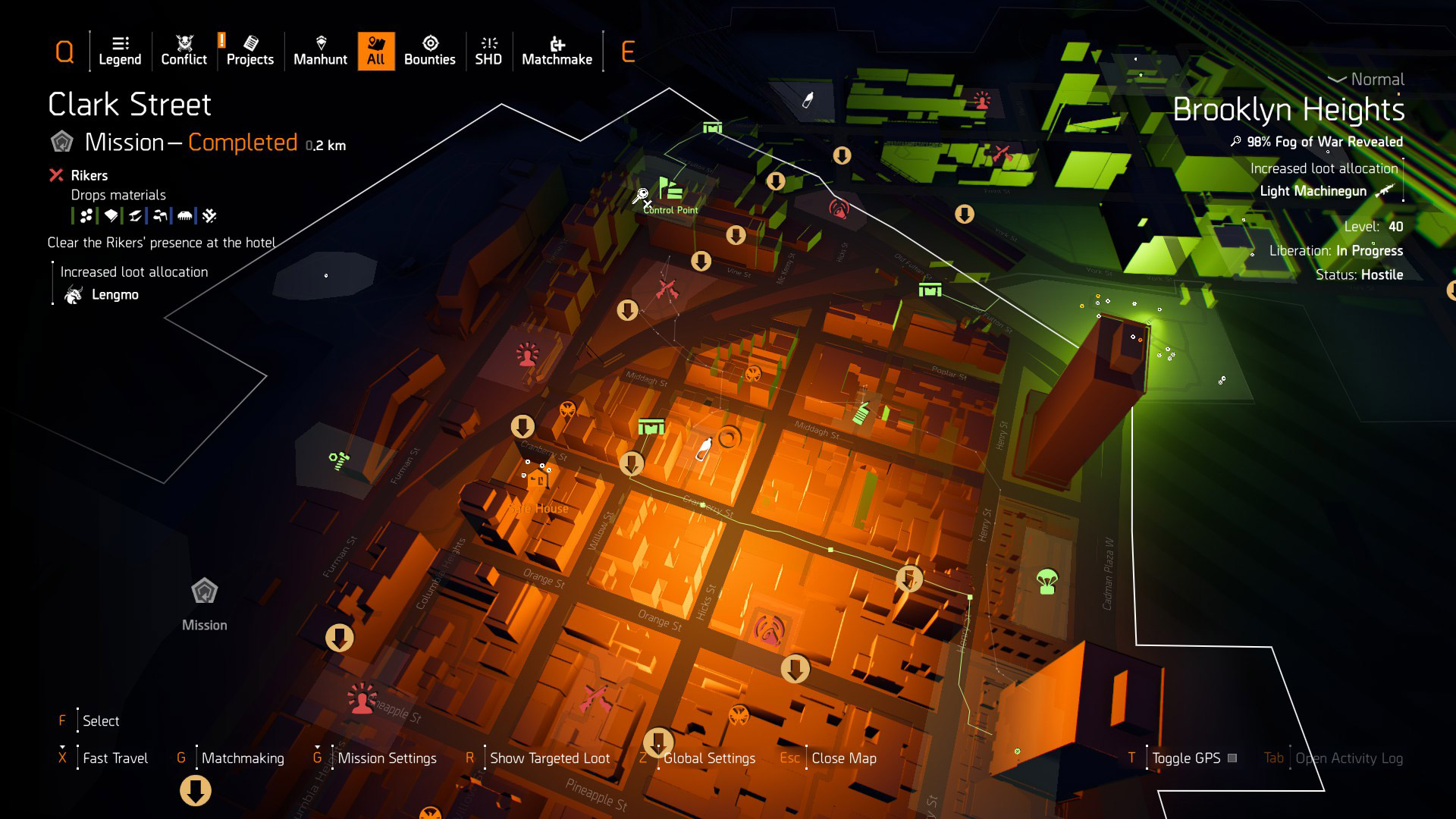Select the Control Point map marker
This screenshot has height=819, width=1456.
[x=669, y=190]
